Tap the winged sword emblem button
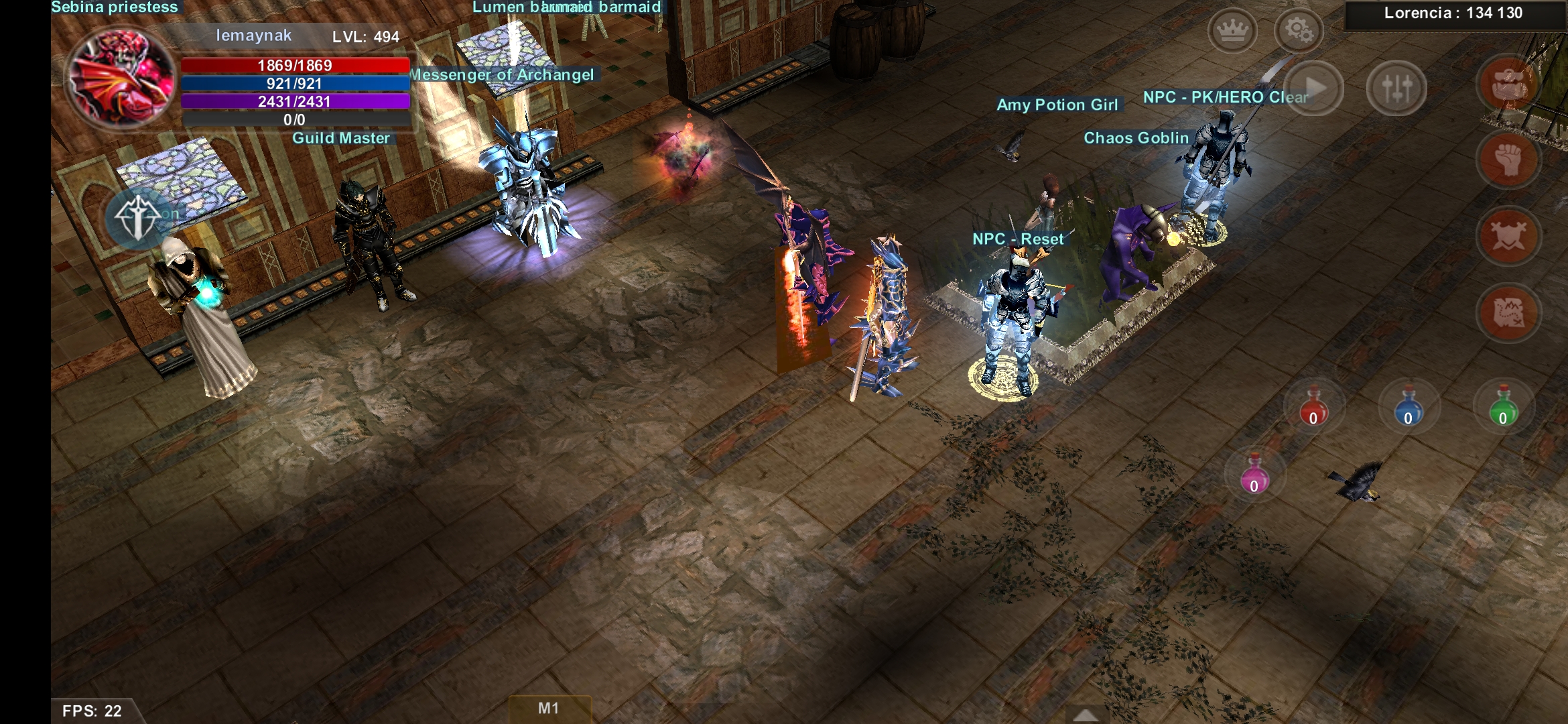The width and height of the screenshot is (1568, 724). coord(138,218)
